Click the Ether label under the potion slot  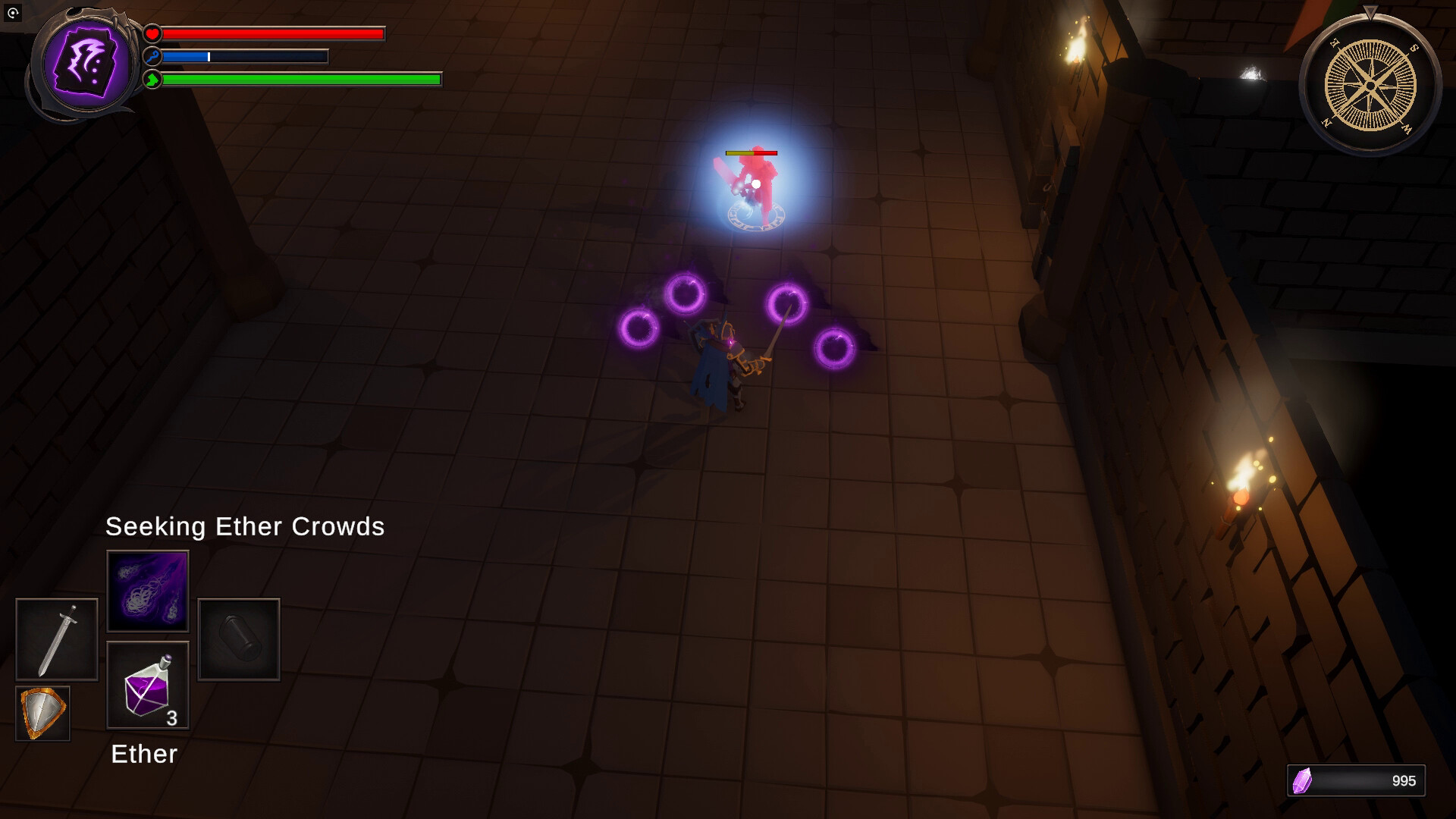(143, 754)
